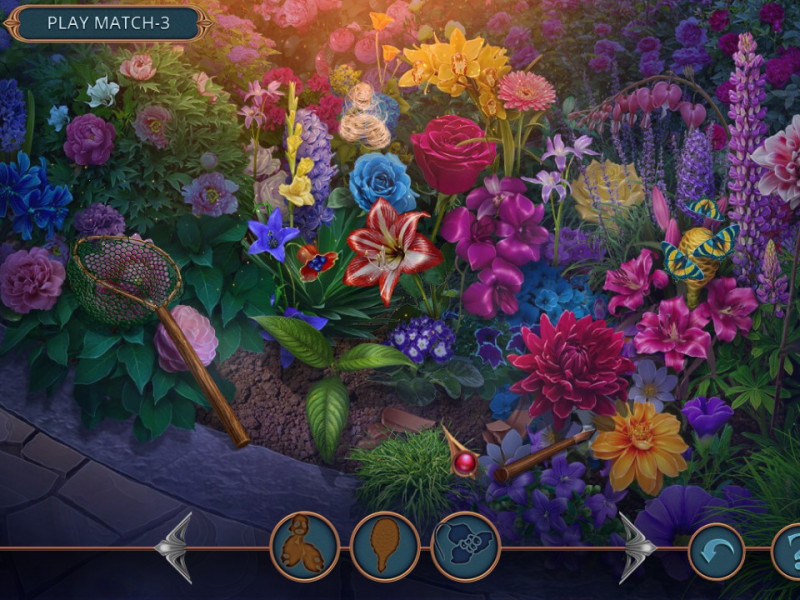Click the curved back arrow button
Viewport: 800px width, 600px height.
pos(716,551)
